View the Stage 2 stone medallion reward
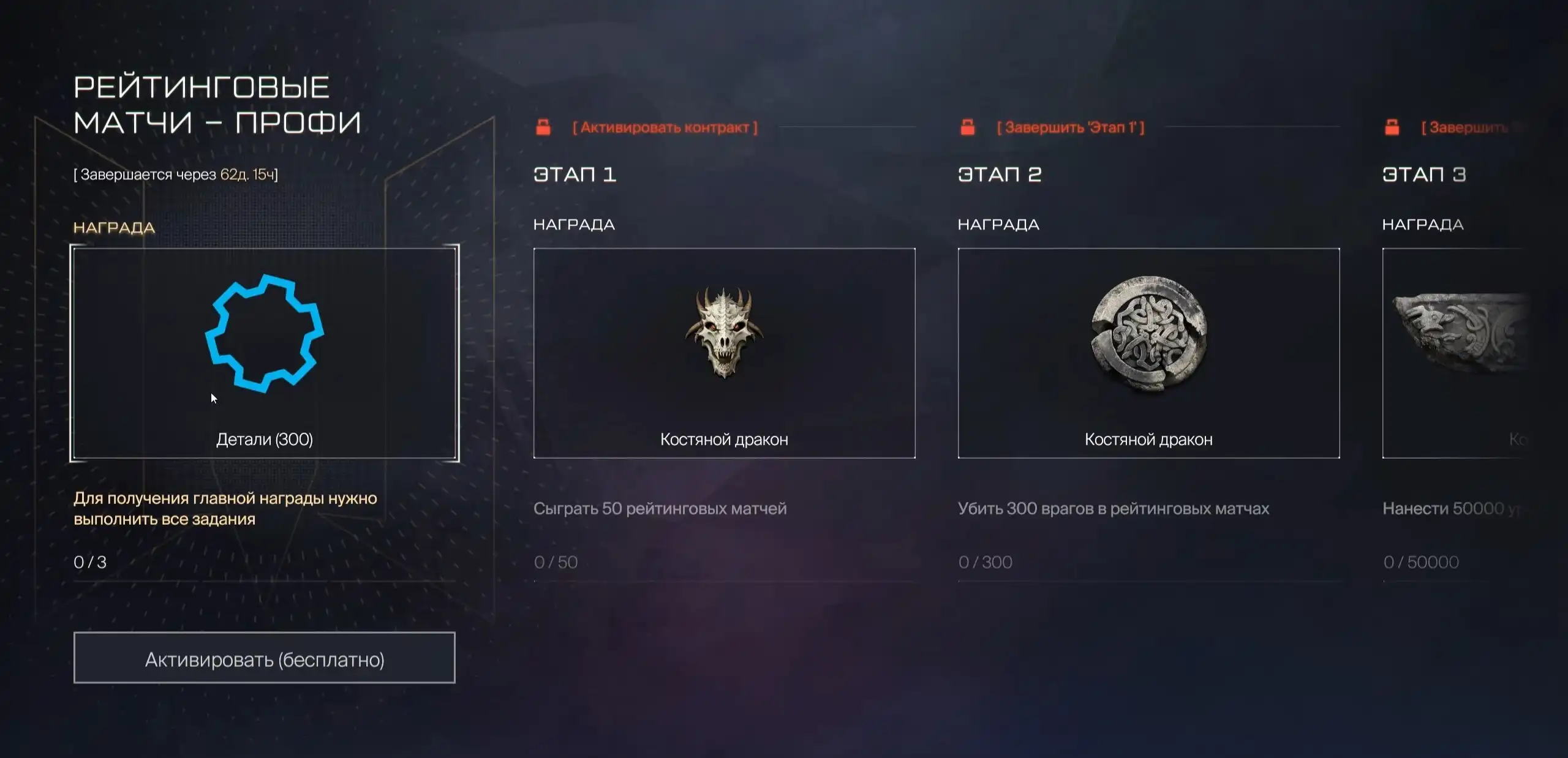1568x758 pixels. point(1148,353)
